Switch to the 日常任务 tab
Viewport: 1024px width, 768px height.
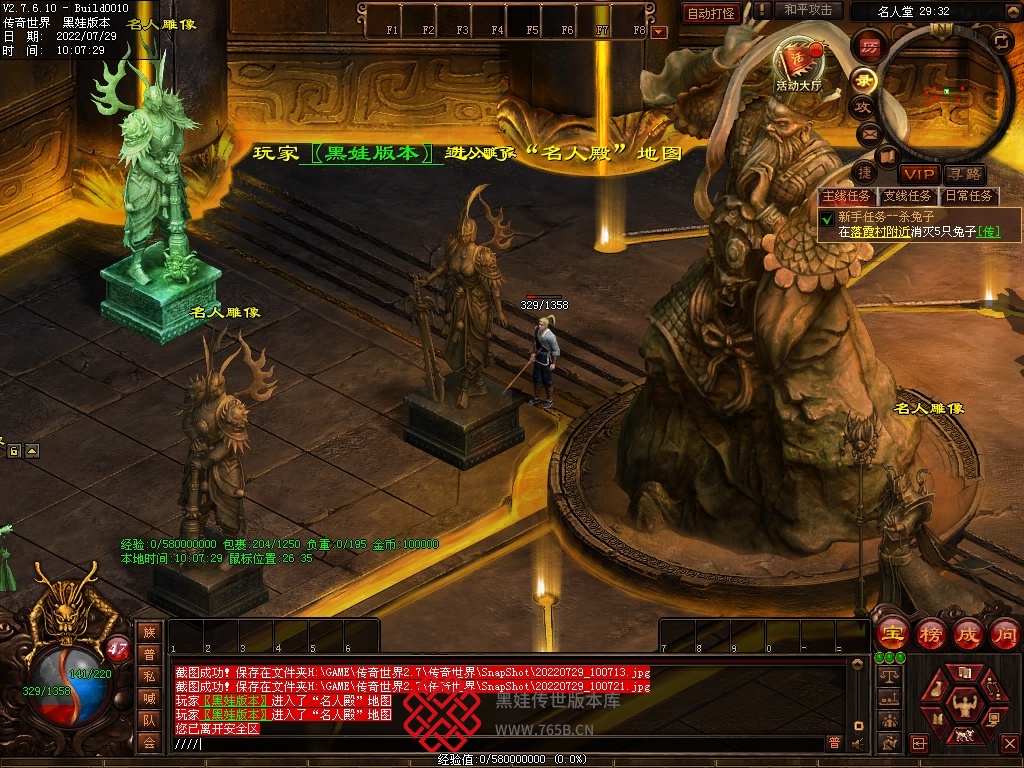click(x=969, y=197)
